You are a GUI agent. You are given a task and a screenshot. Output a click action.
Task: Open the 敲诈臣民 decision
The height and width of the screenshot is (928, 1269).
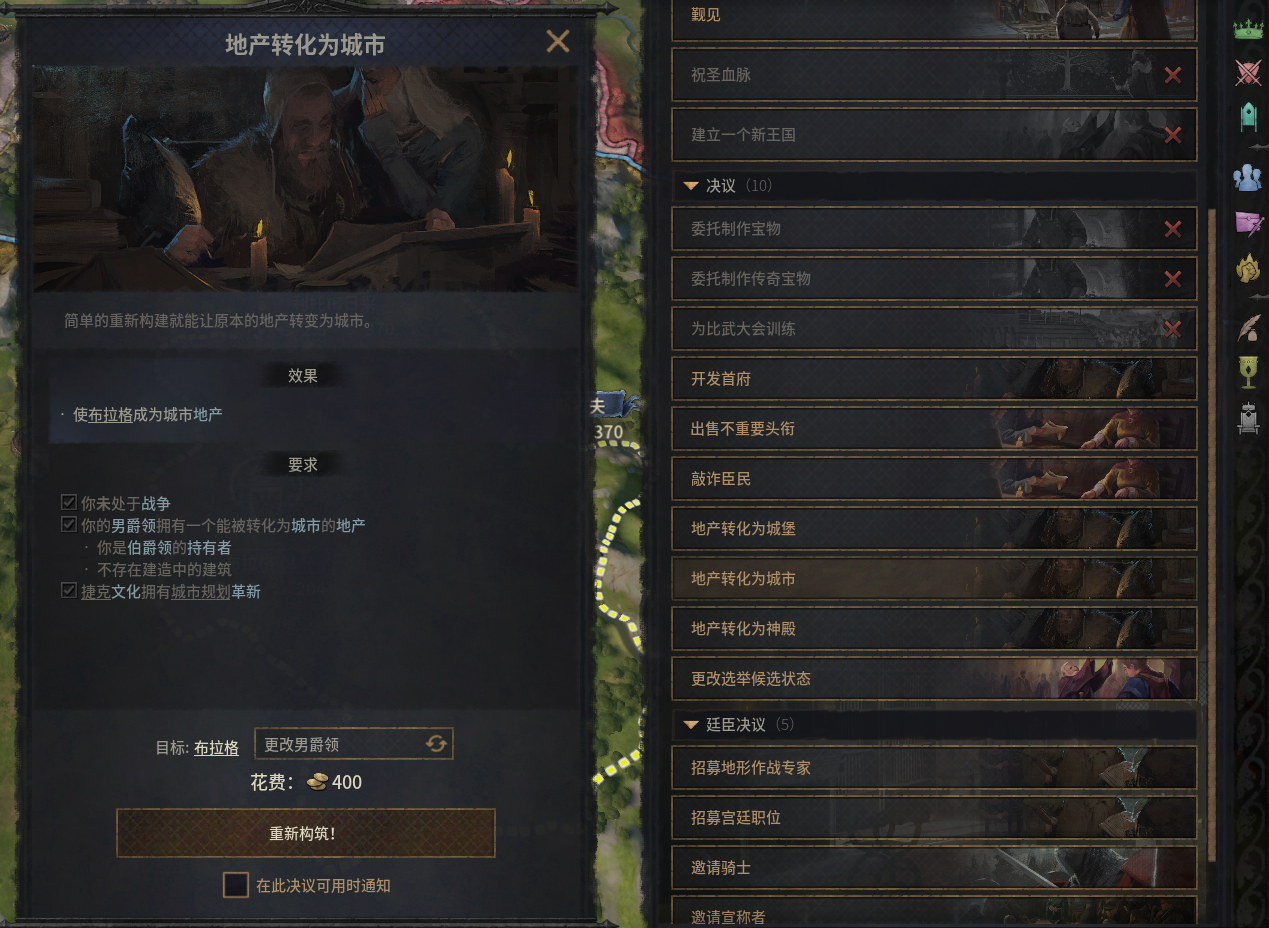point(933,479)
